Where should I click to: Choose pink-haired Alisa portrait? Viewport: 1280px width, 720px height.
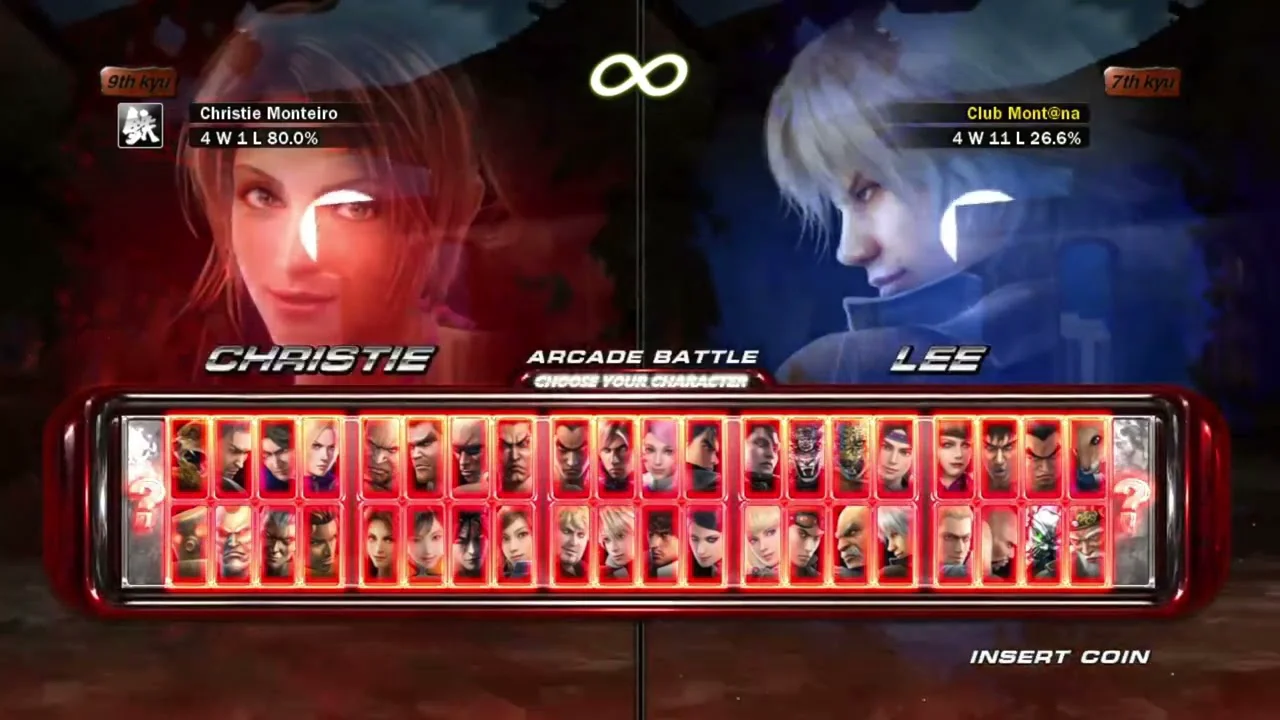point(660,456)
